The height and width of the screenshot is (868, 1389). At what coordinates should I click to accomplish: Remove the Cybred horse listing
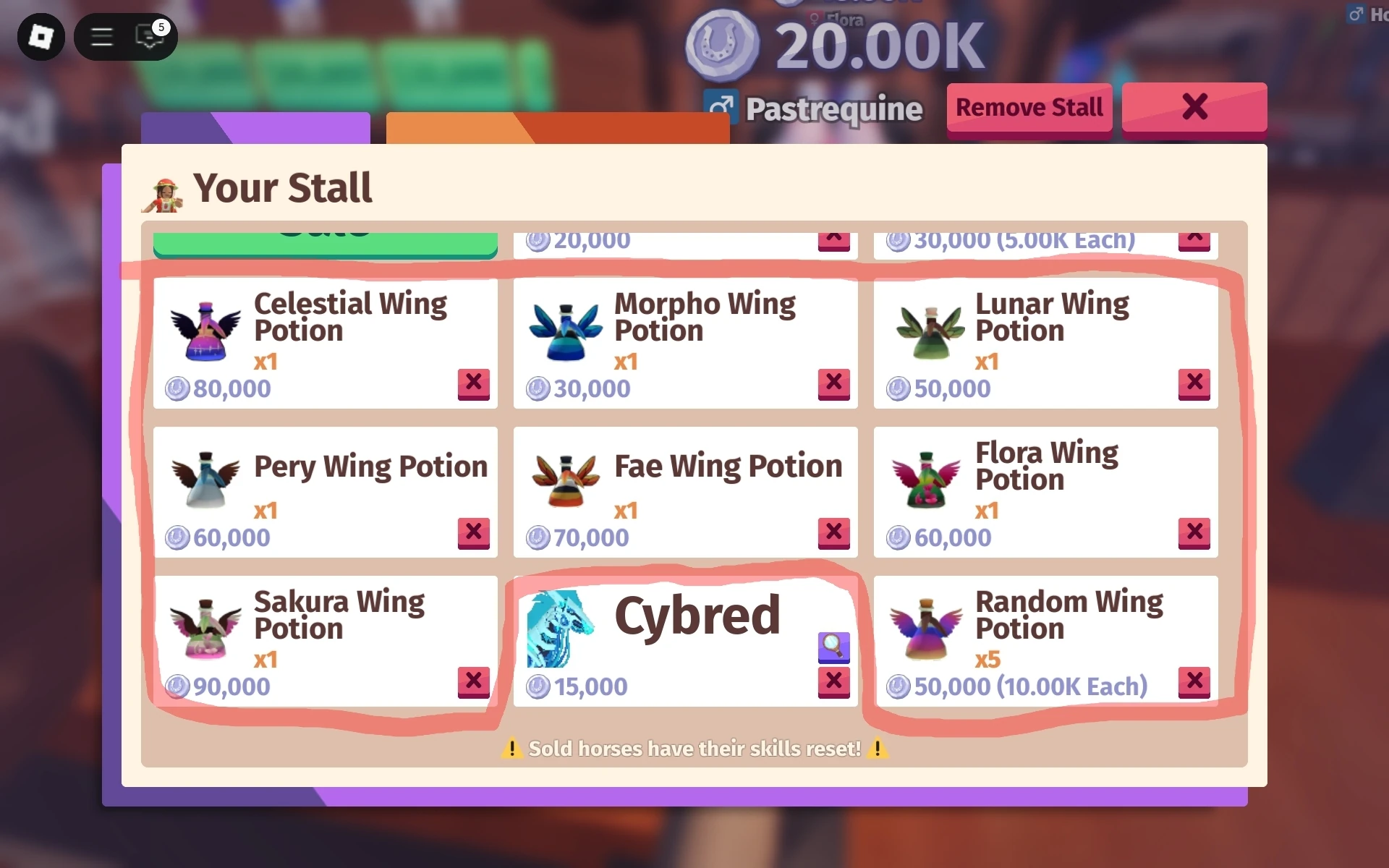point(834,682)
